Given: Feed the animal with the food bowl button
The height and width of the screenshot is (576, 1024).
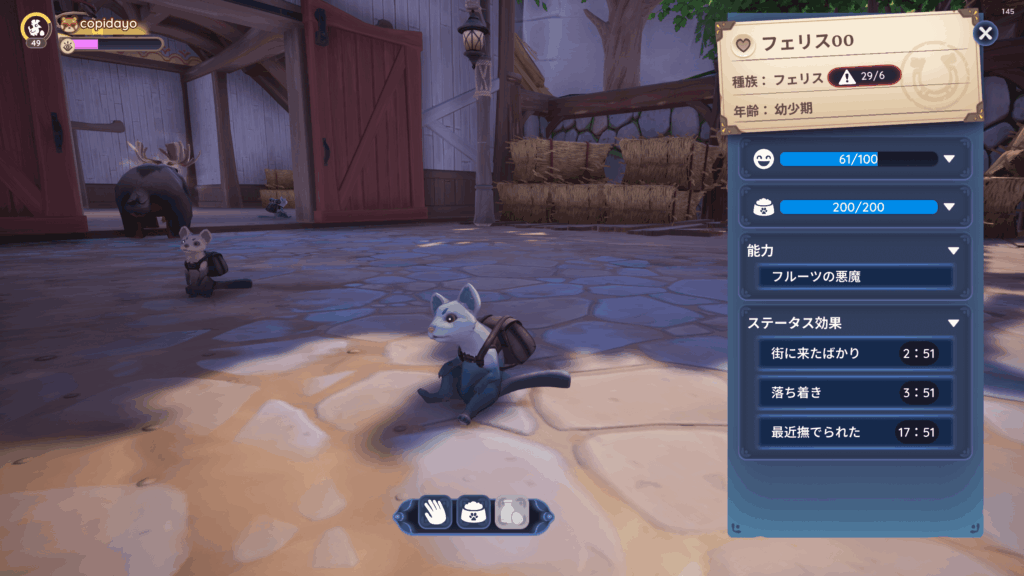Looking at the screenshot, I should tap(473, 513).
